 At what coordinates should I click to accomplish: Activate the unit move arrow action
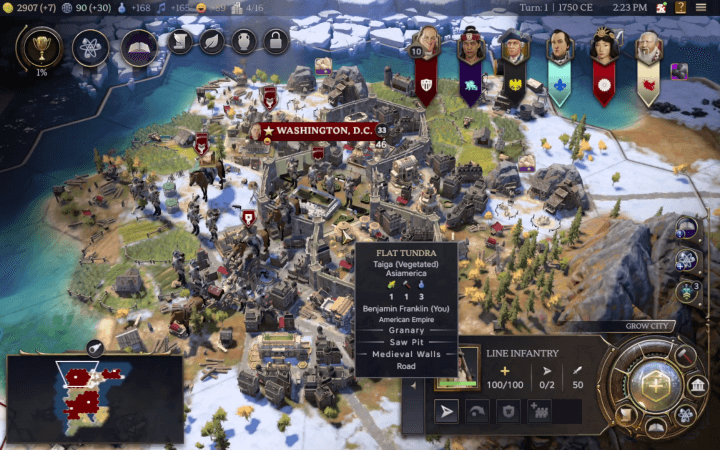coord(447,410)
